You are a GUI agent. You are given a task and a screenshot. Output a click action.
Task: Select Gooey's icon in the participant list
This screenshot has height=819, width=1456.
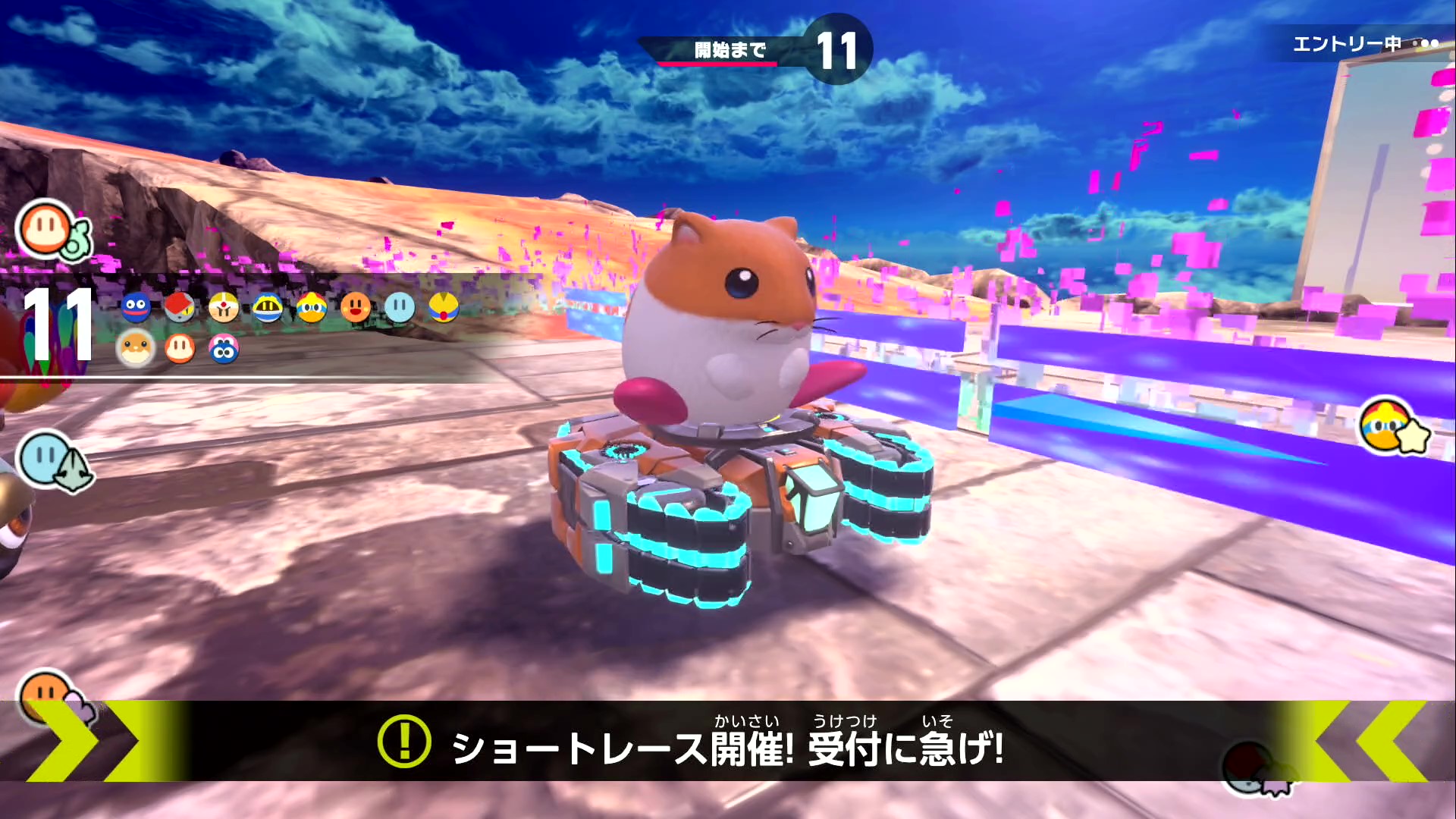pos(136,307)
